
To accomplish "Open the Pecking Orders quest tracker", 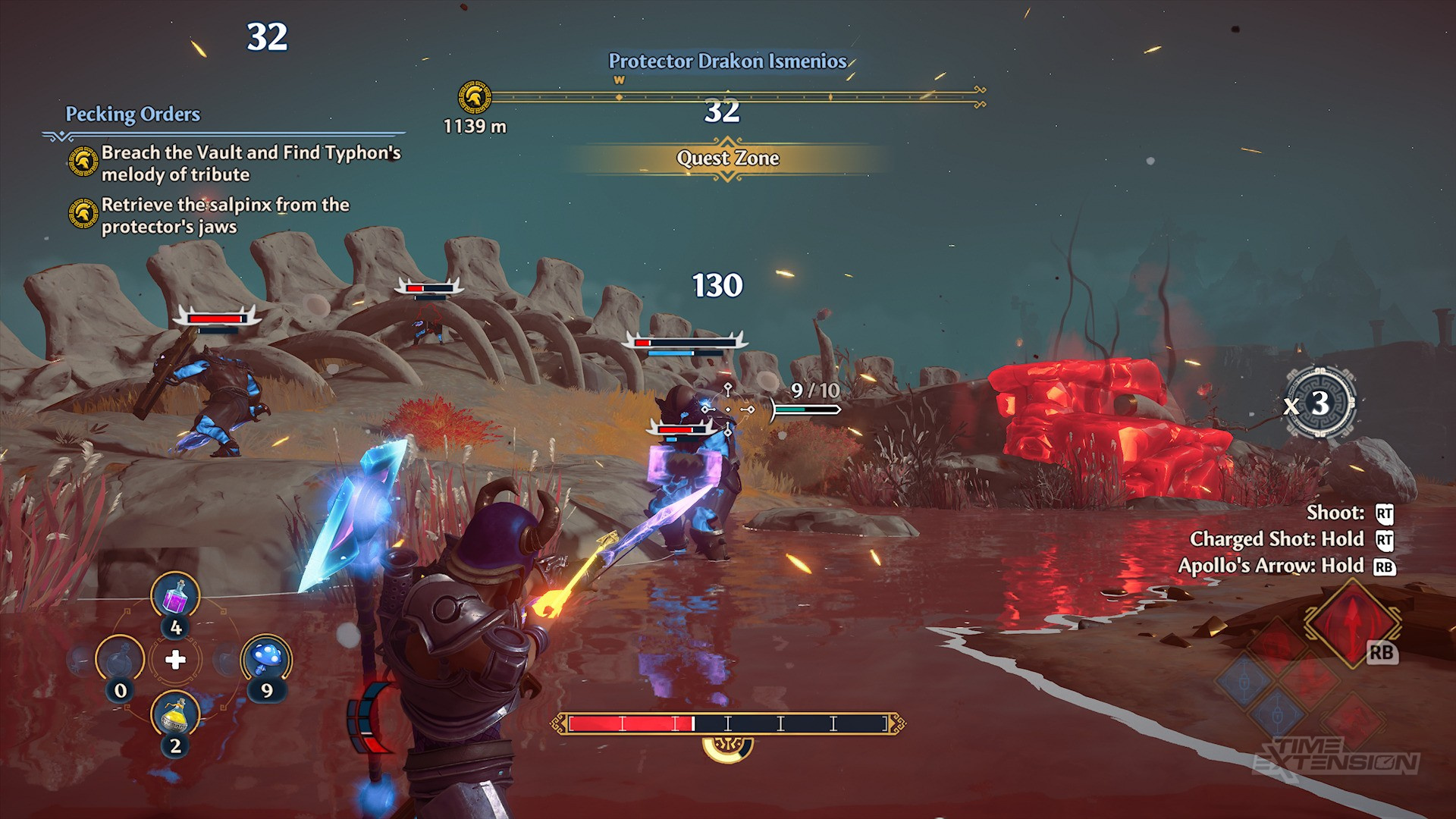I will [133, 115].
